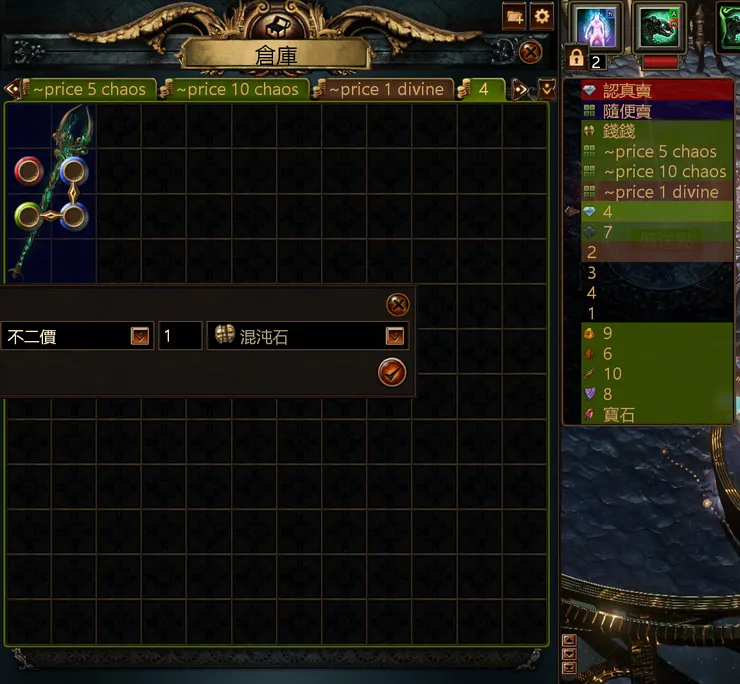Viewport: 740px width, 684px height.
Task: Click the add-folder button above the stash
Action: [515, 16]
